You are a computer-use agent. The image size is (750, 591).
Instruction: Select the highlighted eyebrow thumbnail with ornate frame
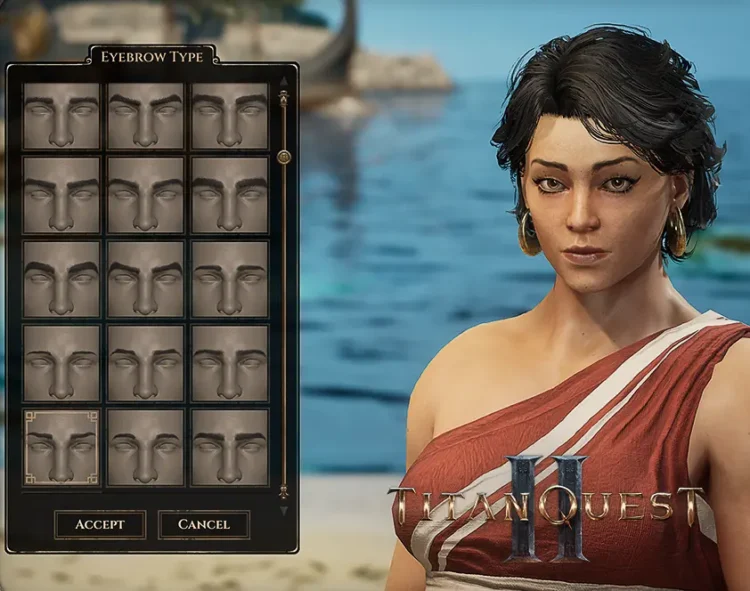pyautogui.click(x=62, y=447)
